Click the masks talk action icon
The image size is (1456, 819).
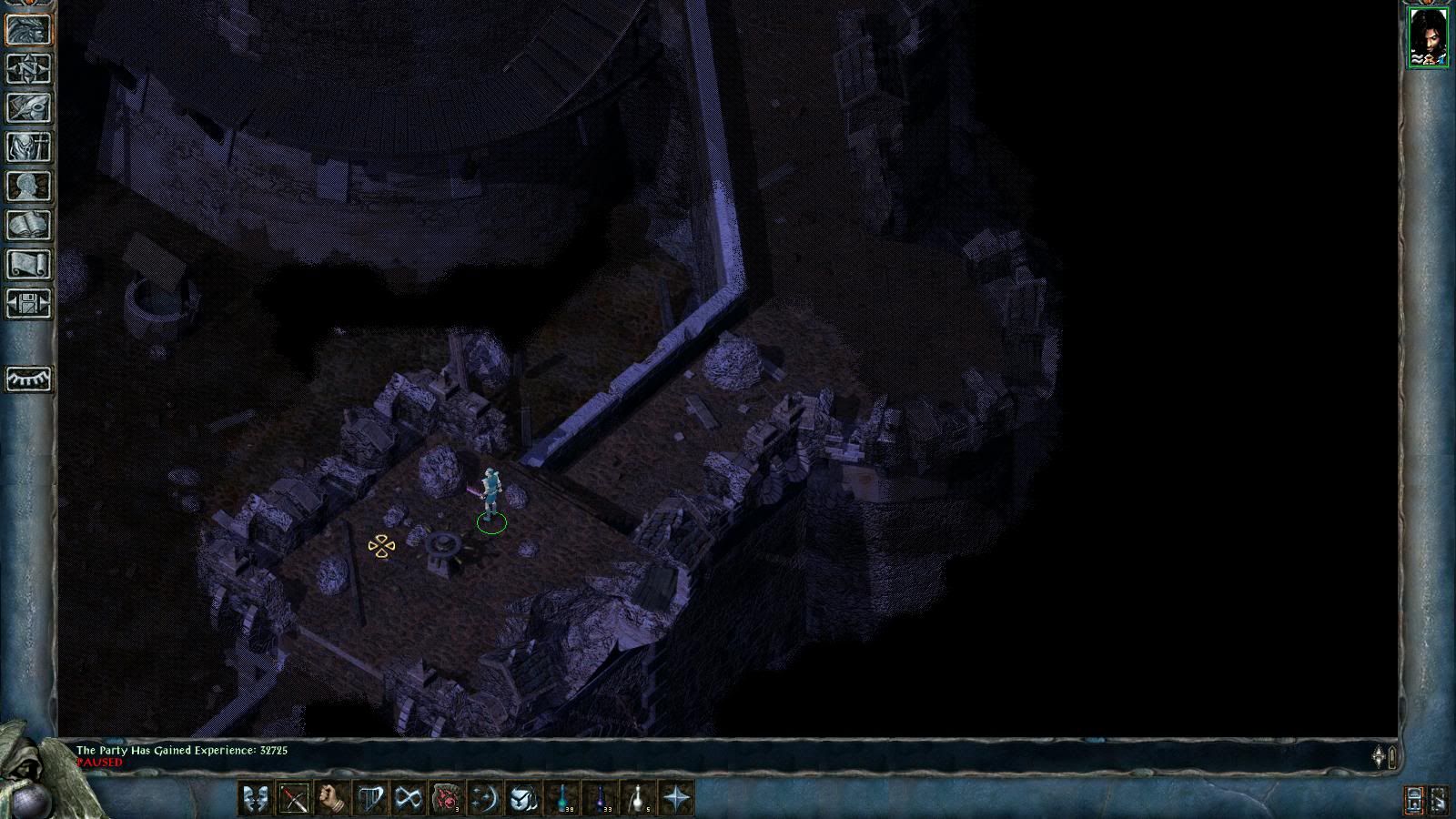tap(255, 798)
